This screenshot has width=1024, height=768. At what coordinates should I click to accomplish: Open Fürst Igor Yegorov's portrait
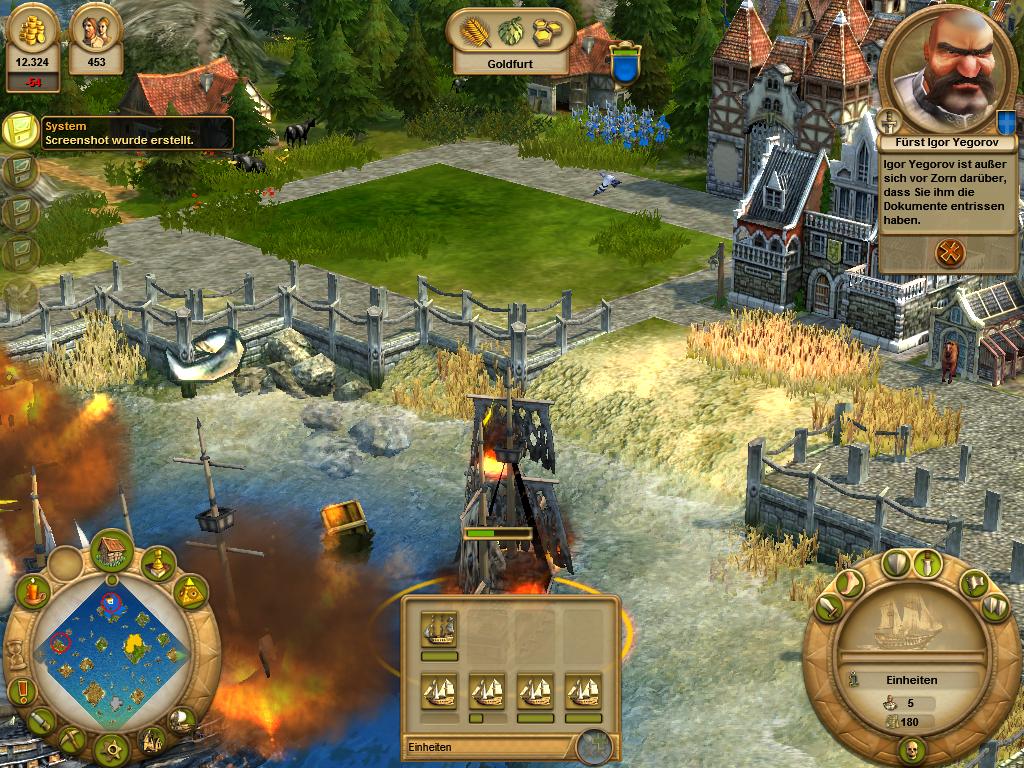coord(947,62)
